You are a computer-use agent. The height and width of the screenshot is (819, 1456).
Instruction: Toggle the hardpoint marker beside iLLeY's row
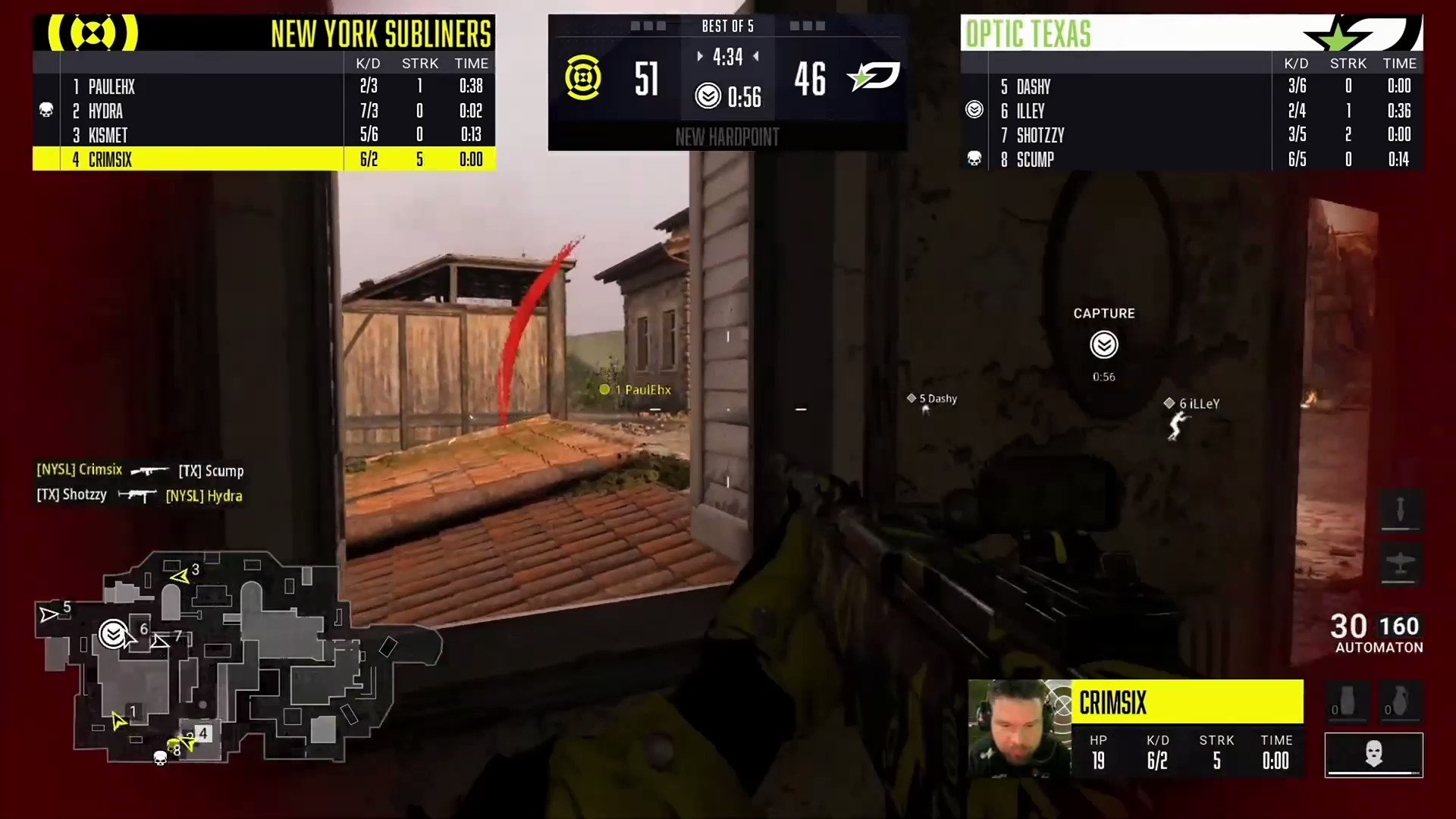point(974,110)
